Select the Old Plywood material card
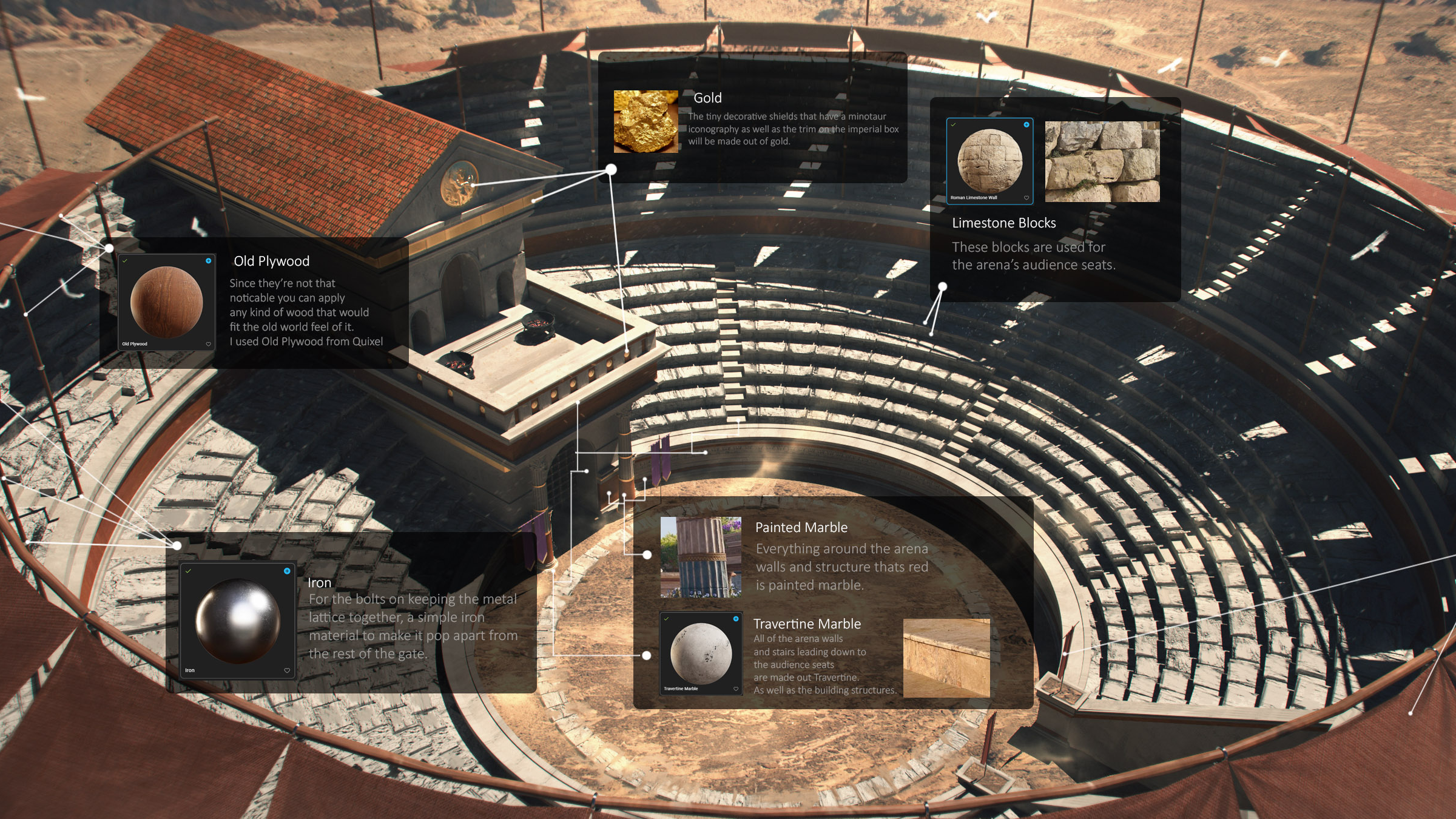 point(166,302)
